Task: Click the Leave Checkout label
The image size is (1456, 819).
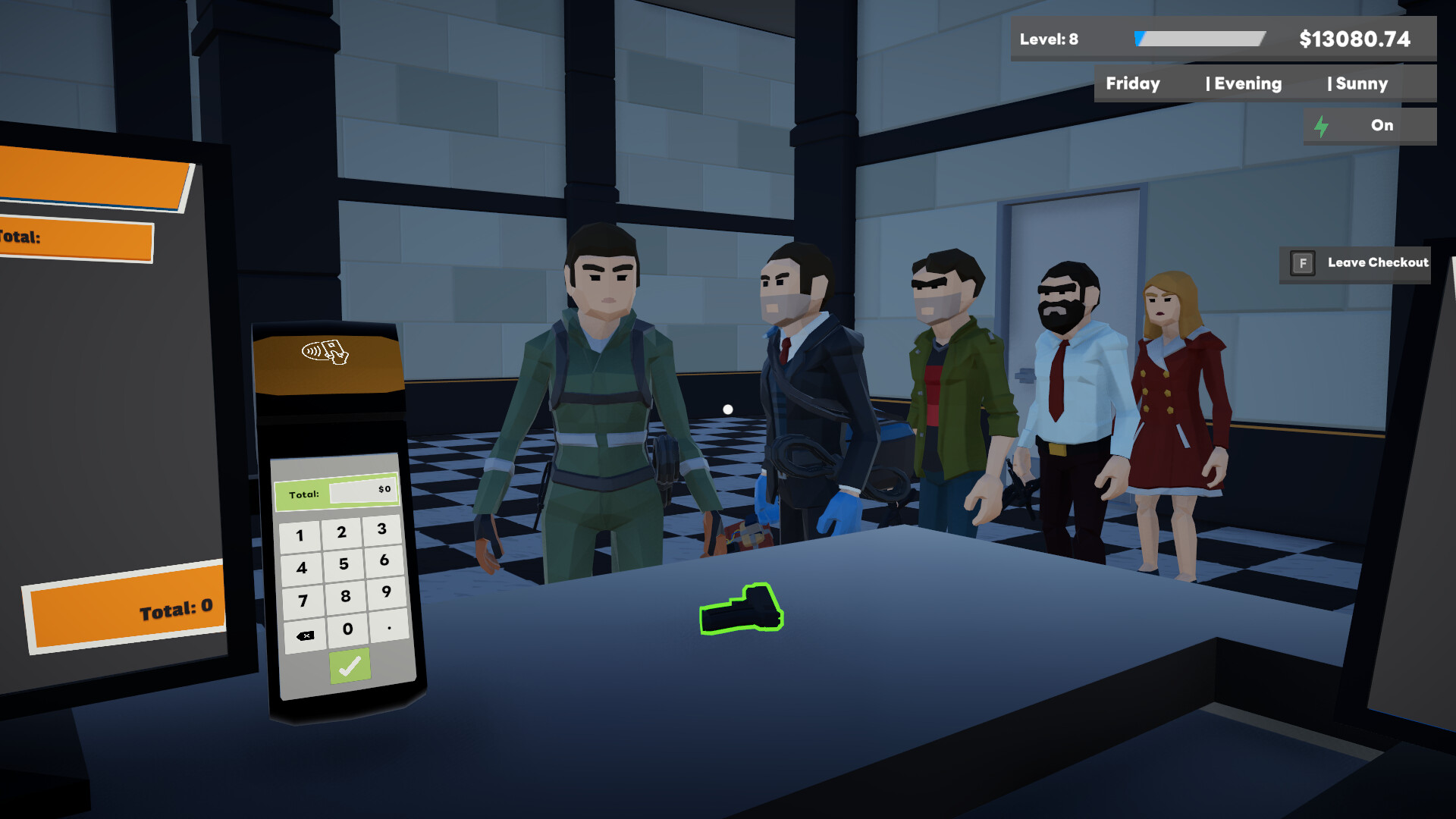Action: [1376, 262]
